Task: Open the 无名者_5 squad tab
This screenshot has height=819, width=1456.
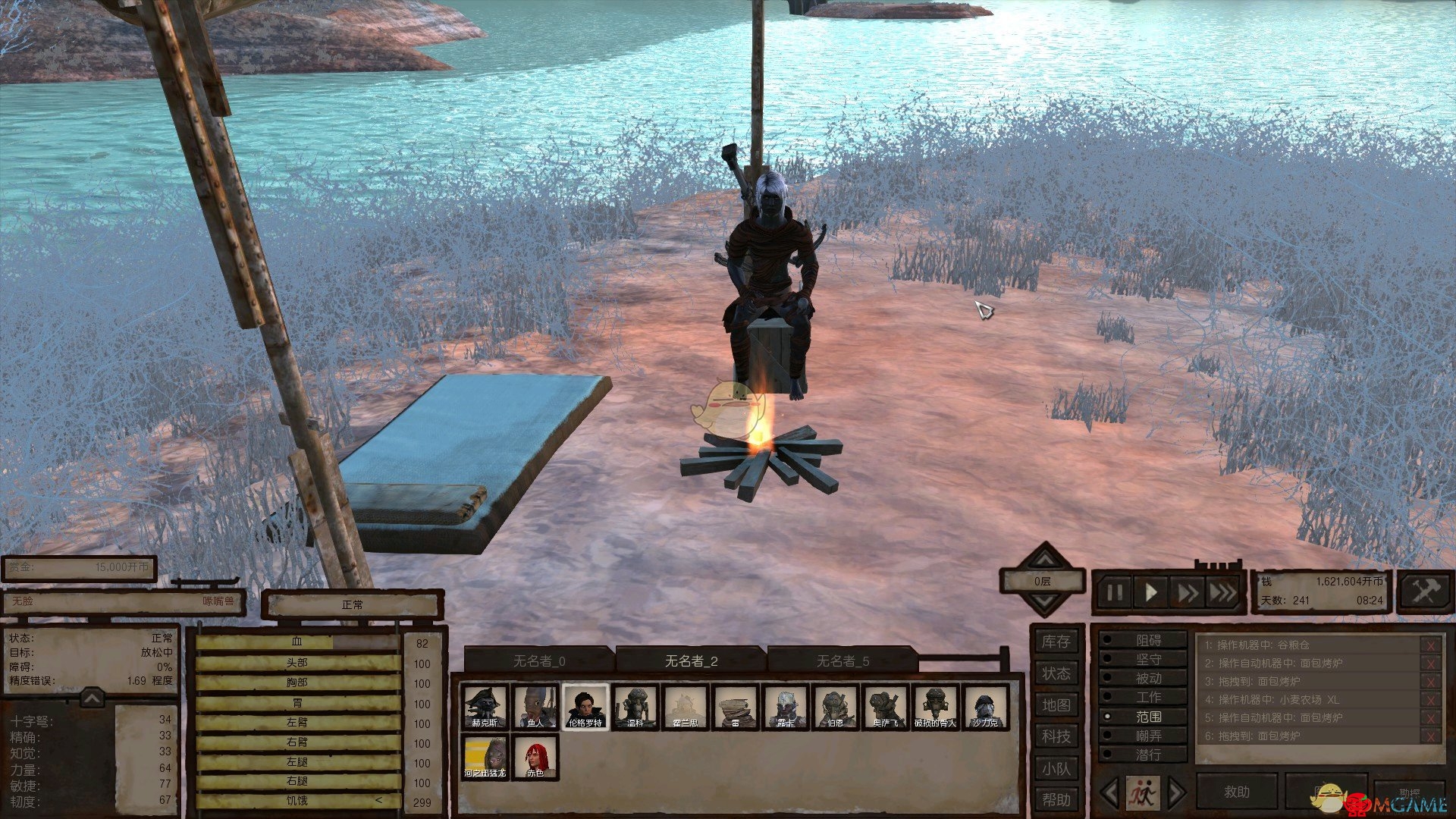Action: pos(843,661)
